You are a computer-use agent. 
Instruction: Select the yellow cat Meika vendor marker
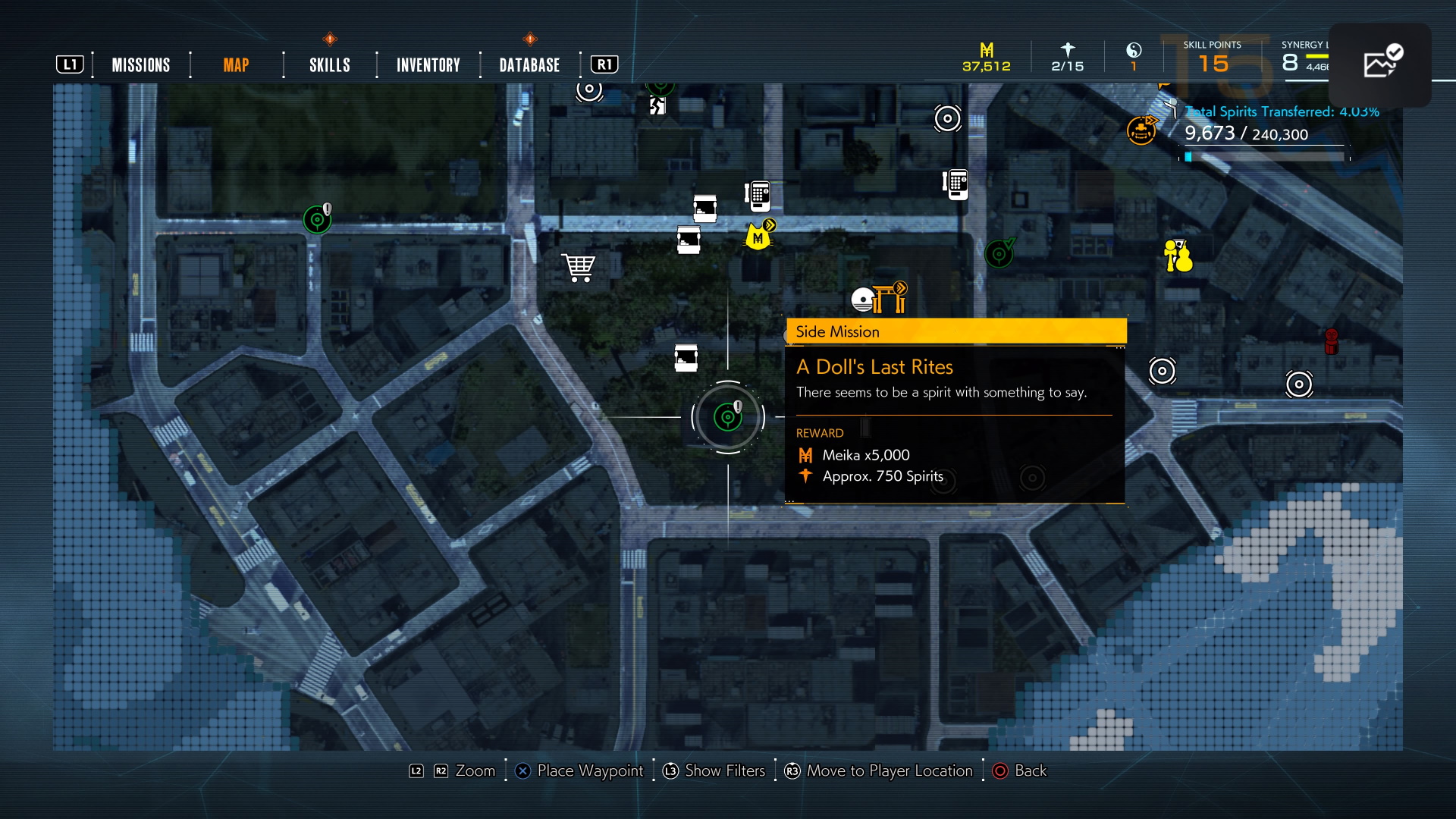[758, 237]
